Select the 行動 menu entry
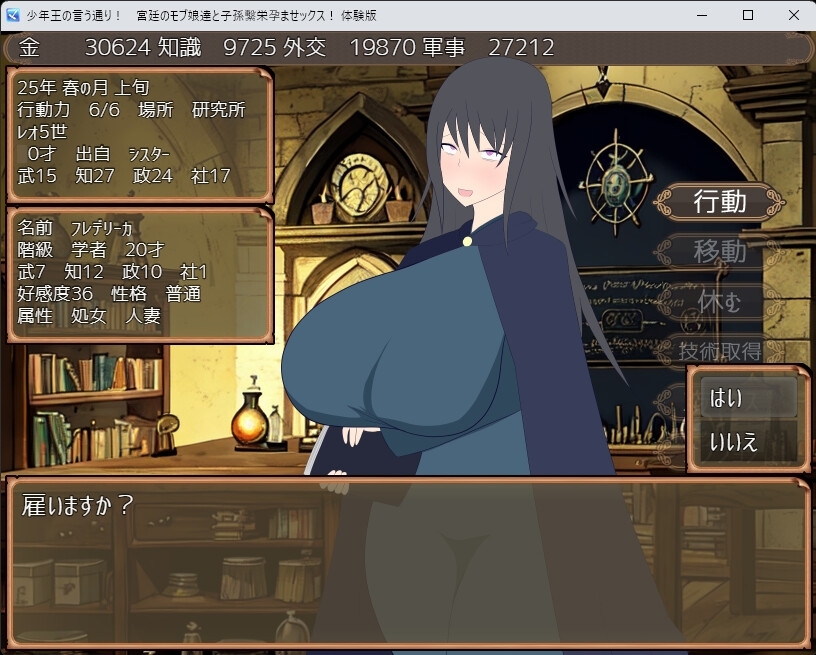The image size is (816, 655). pyautogui.click(x=719, y=202)
